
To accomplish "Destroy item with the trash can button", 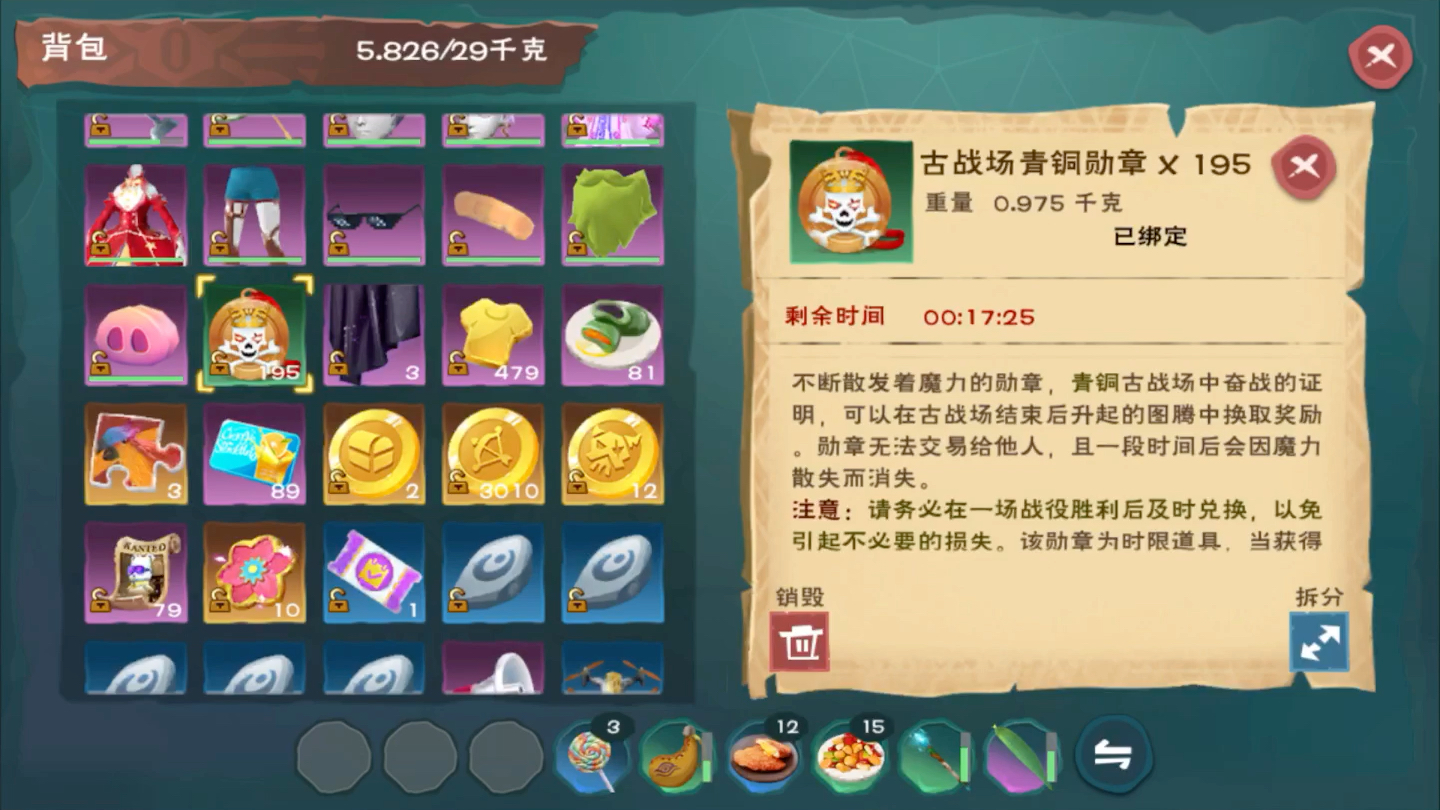I will pos(799,642).
